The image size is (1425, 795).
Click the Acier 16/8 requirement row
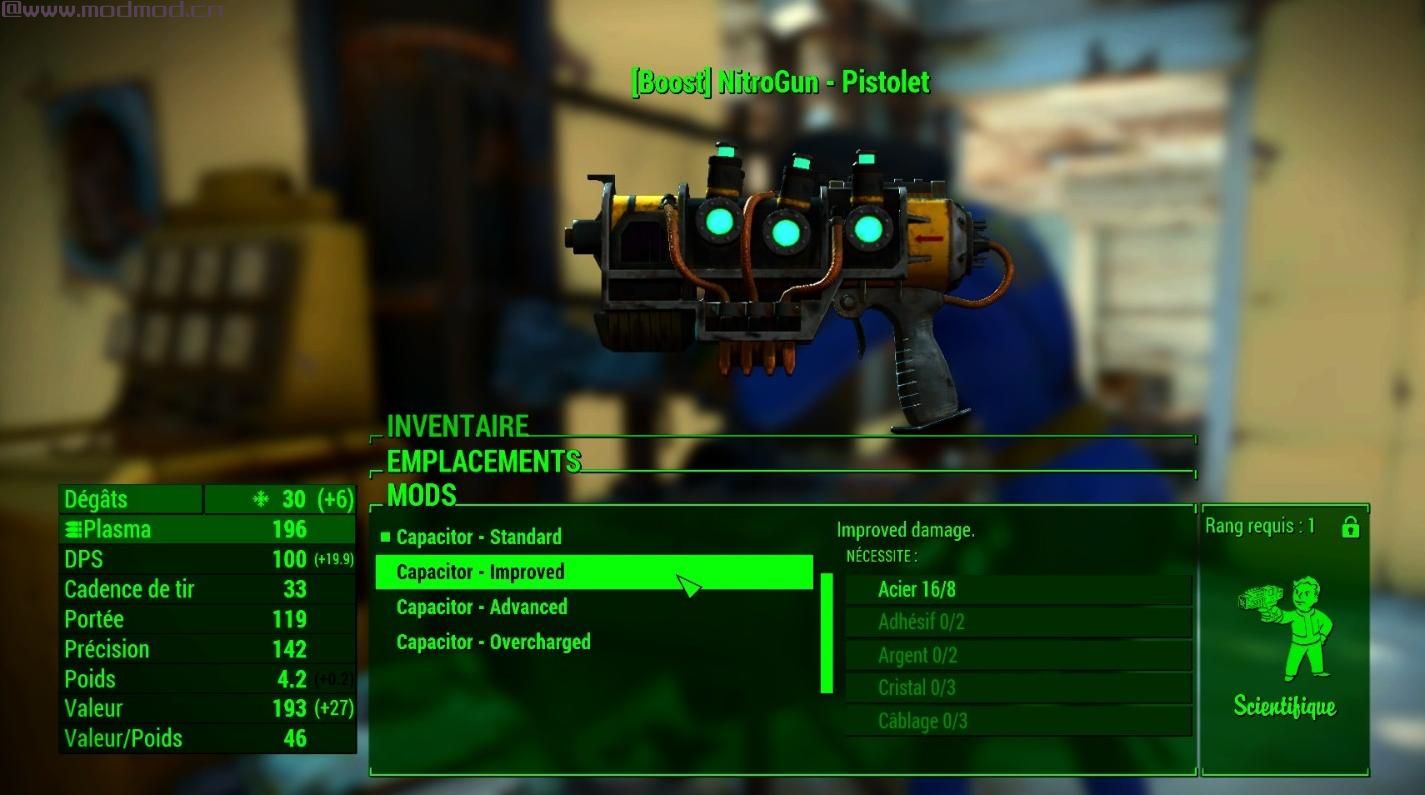click(x=1018, y=589)
